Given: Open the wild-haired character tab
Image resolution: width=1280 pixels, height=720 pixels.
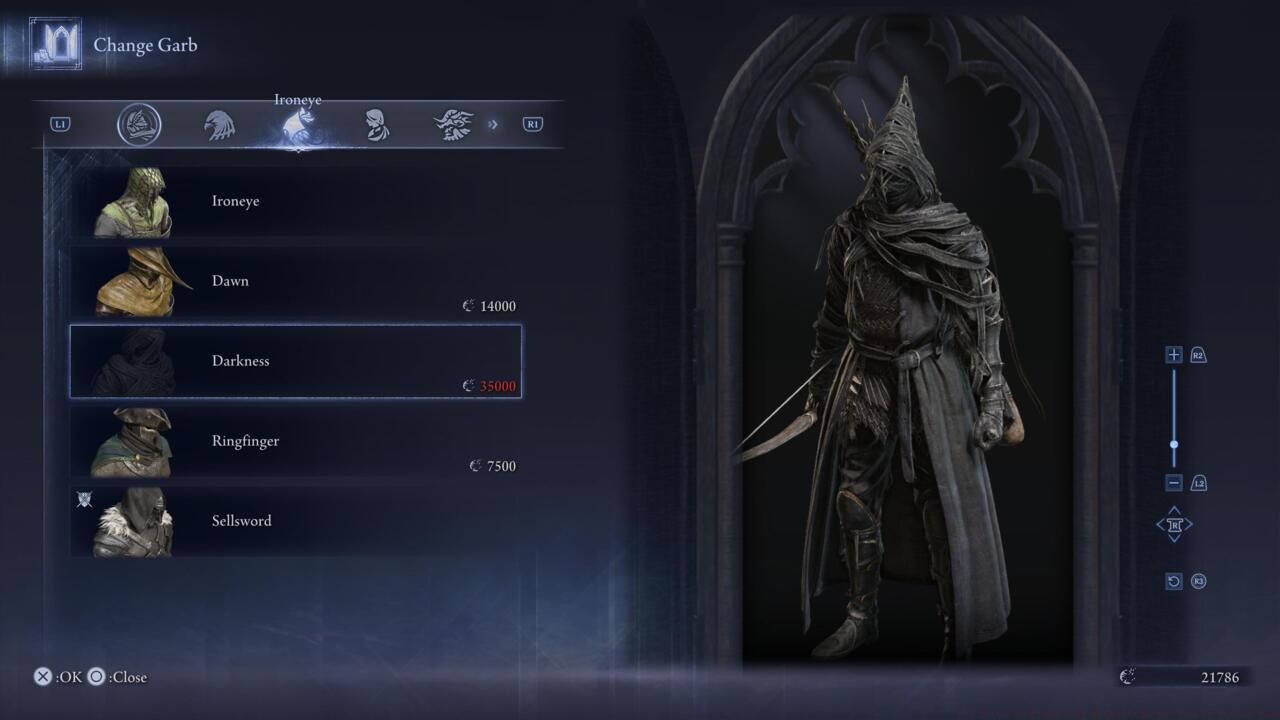Looking at the screenshot, I should [453, 125].
